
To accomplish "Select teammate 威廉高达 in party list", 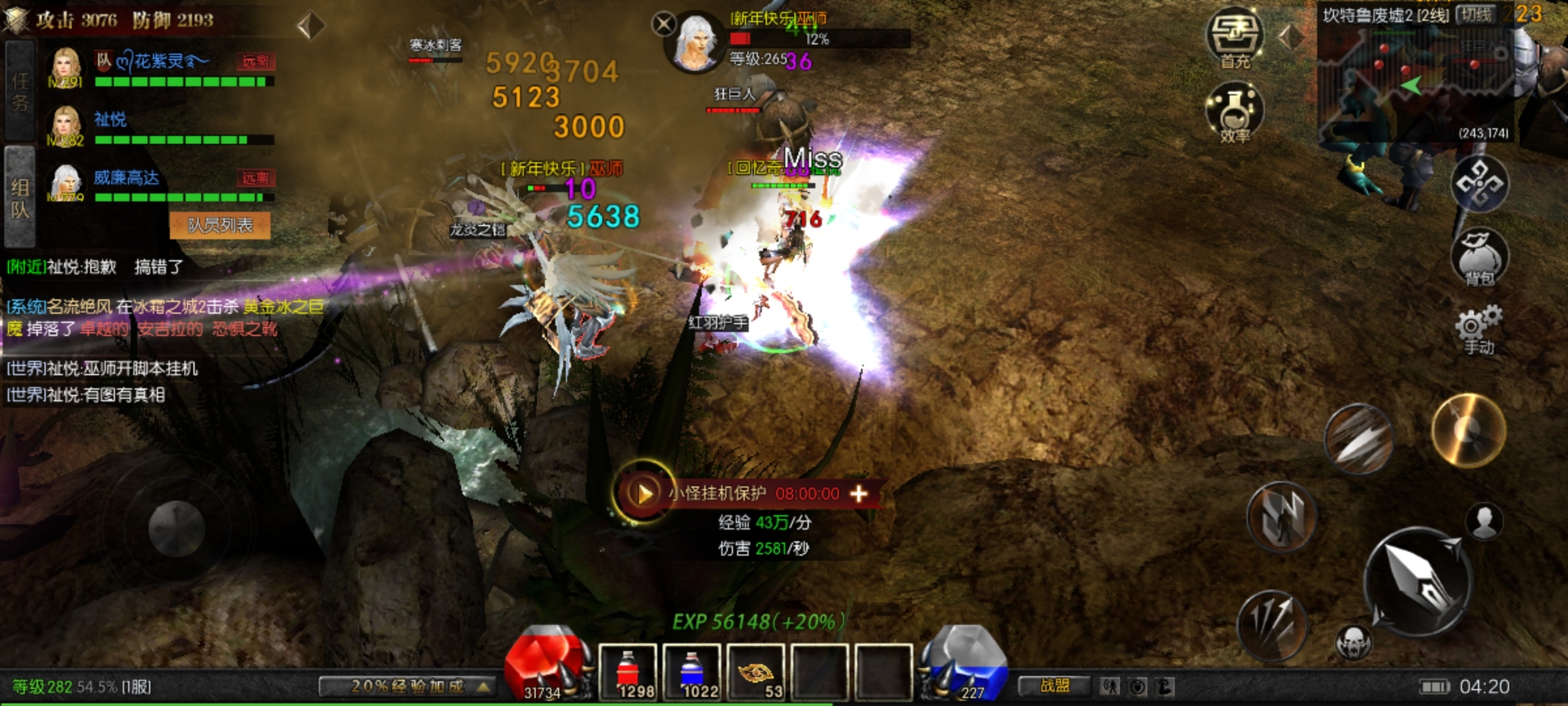I will tap(127, 178).
